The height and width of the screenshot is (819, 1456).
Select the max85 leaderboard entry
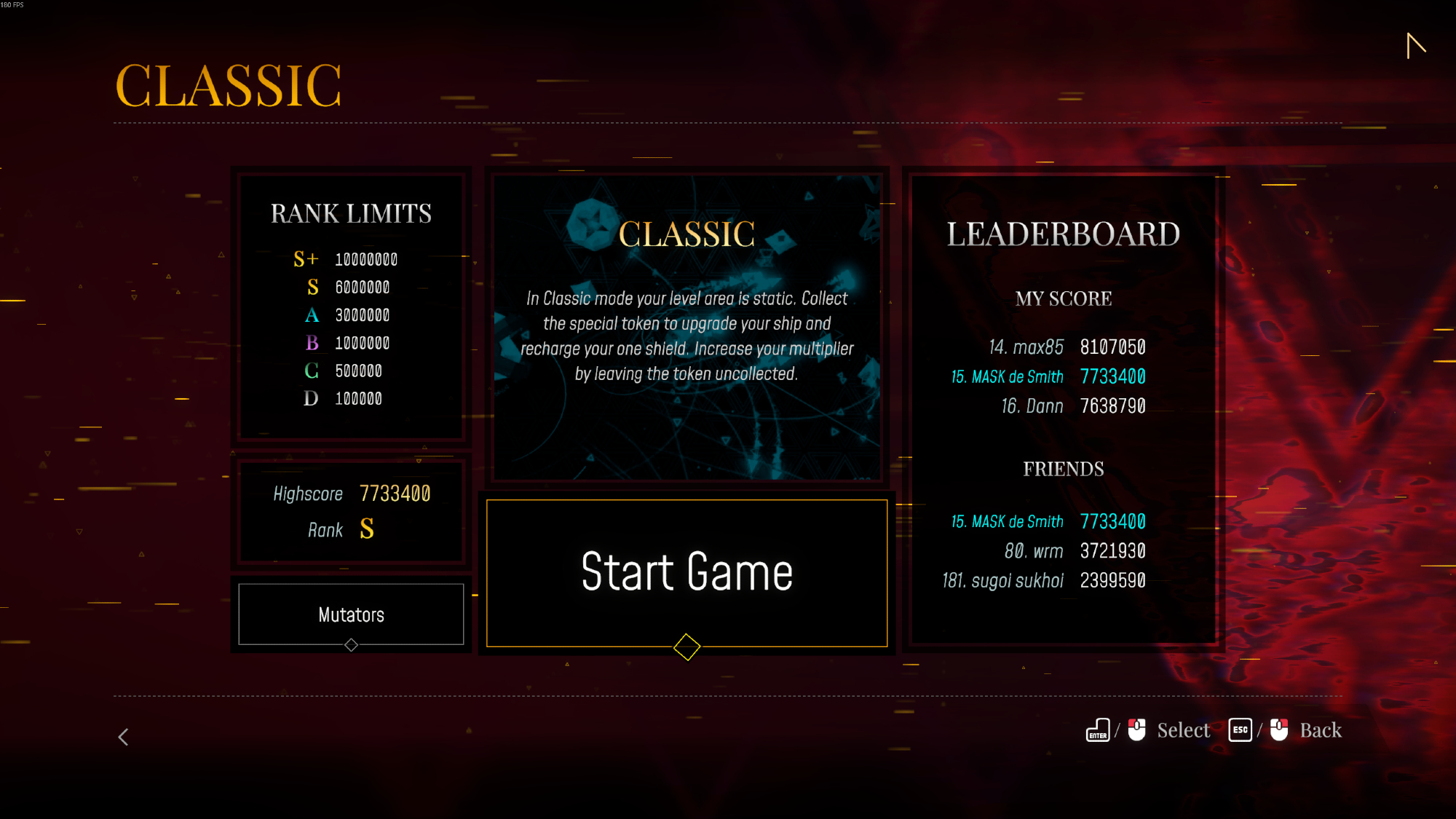coord(1067,347)
